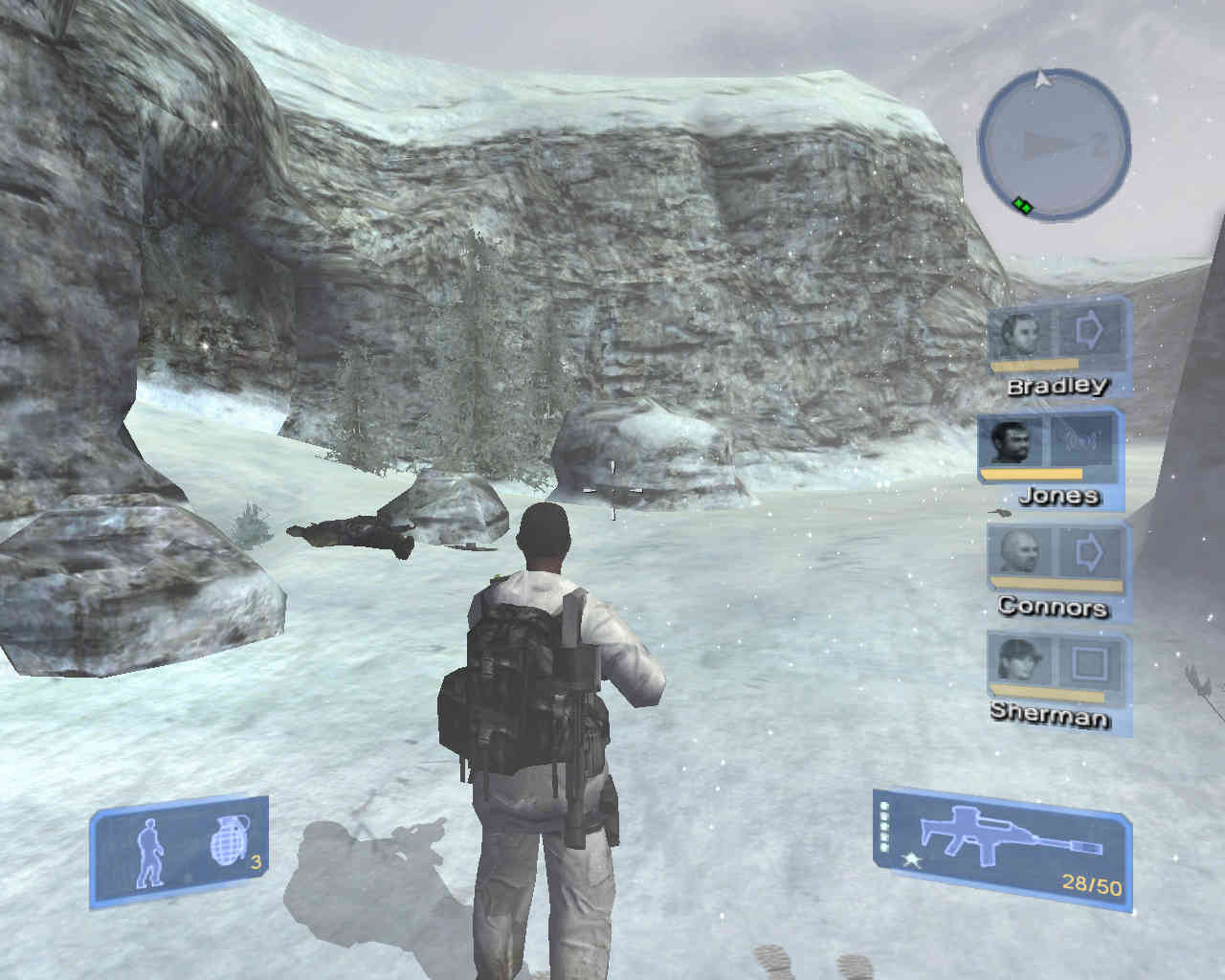Select Jones's squad portrait

1013,443
